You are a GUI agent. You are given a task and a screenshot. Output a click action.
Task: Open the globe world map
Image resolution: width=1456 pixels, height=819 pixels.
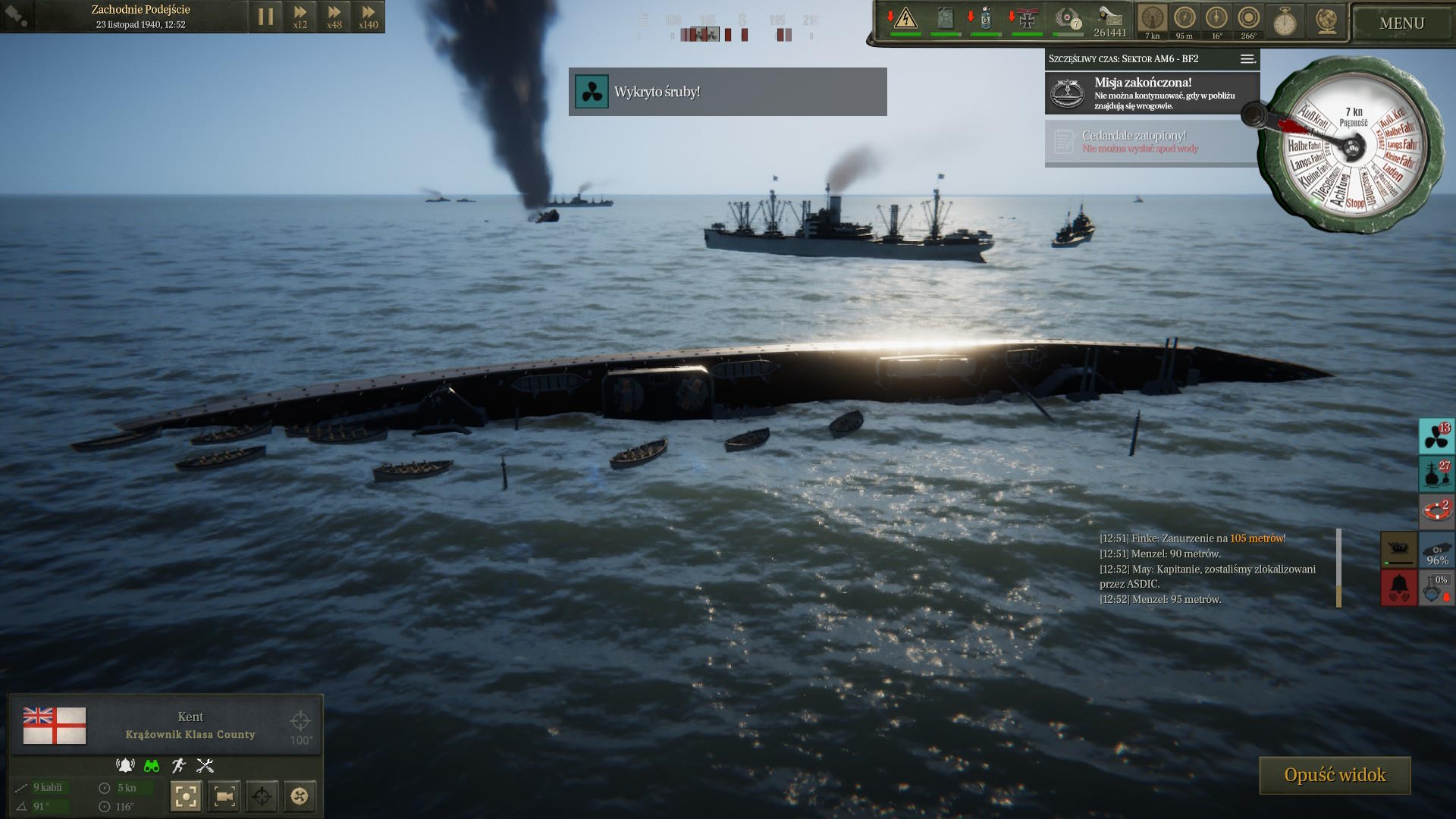(x=1326, y=20)
